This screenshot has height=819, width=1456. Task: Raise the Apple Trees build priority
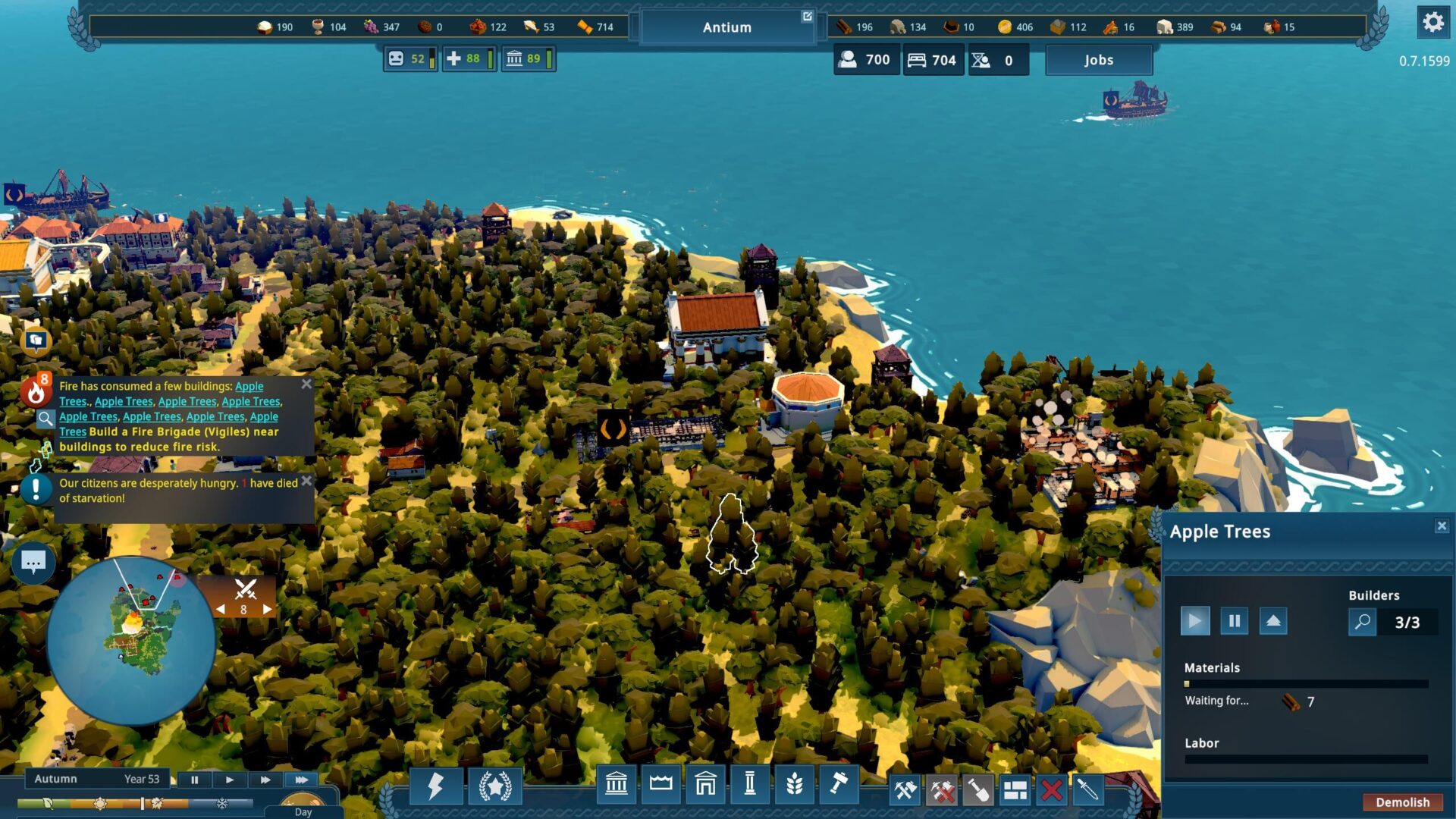click(1273, 621)
